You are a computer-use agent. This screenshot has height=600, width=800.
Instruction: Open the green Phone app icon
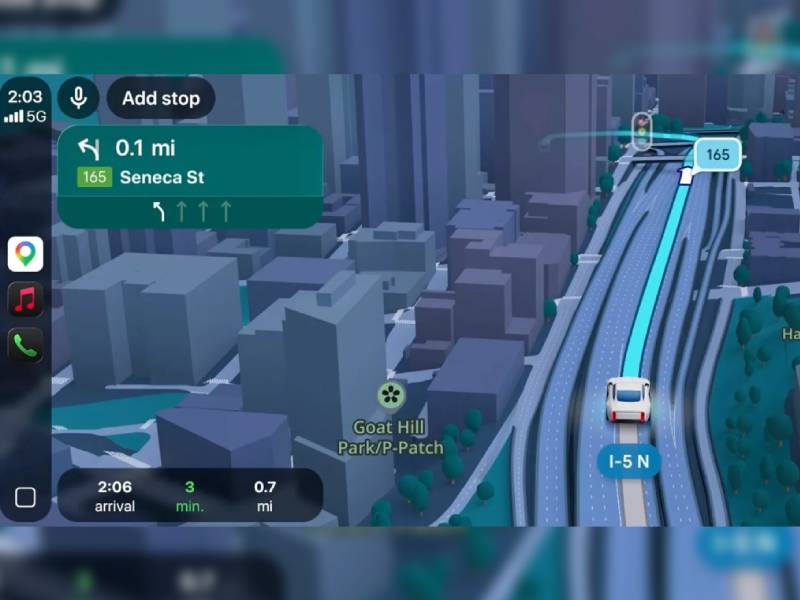click(26, 345)
